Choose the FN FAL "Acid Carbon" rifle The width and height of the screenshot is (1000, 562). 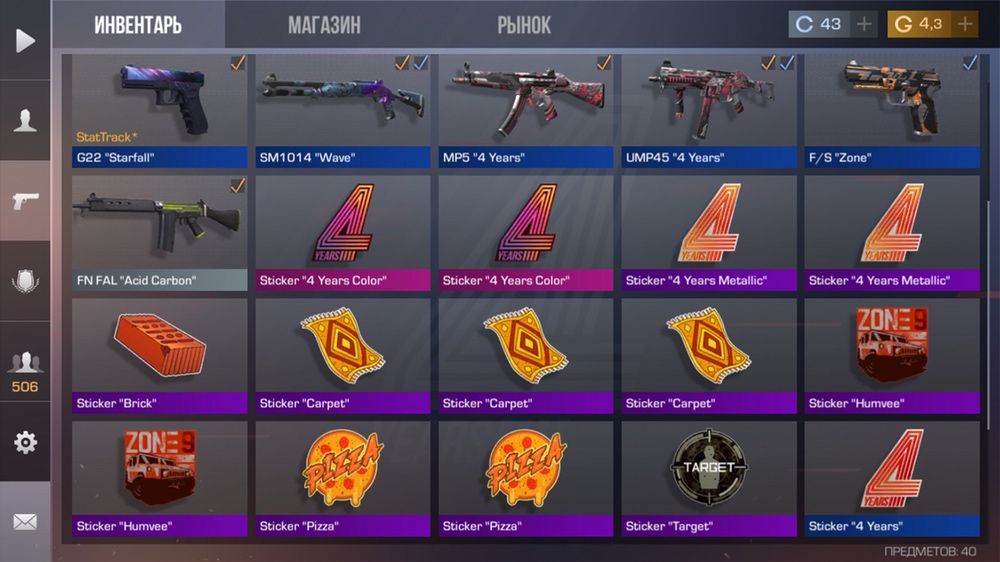[159, 232]
